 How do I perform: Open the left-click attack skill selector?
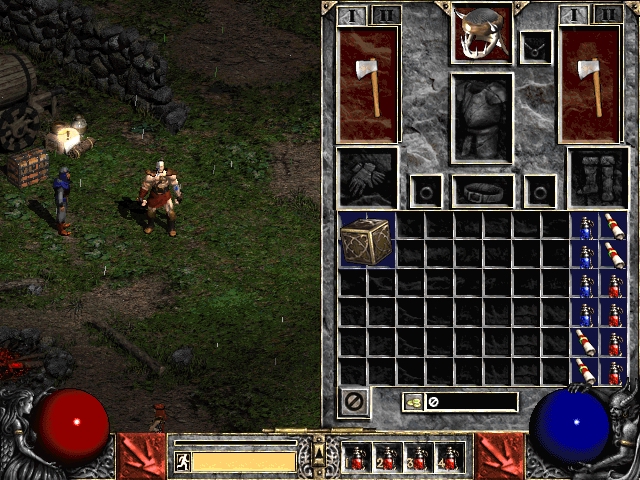[141, 456]
